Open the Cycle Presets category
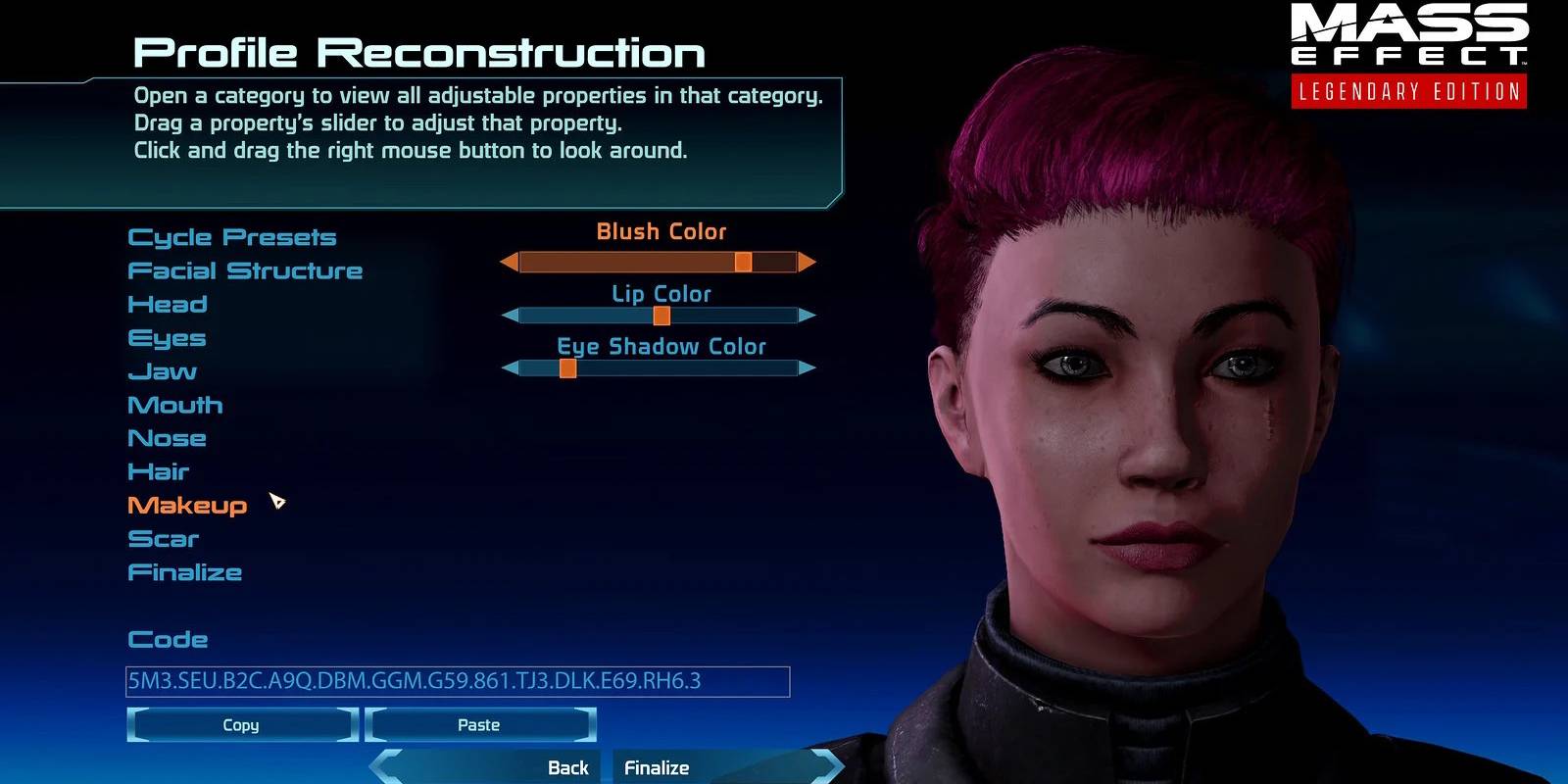This screenshot has width=1568, height=784. pos(231,237)
